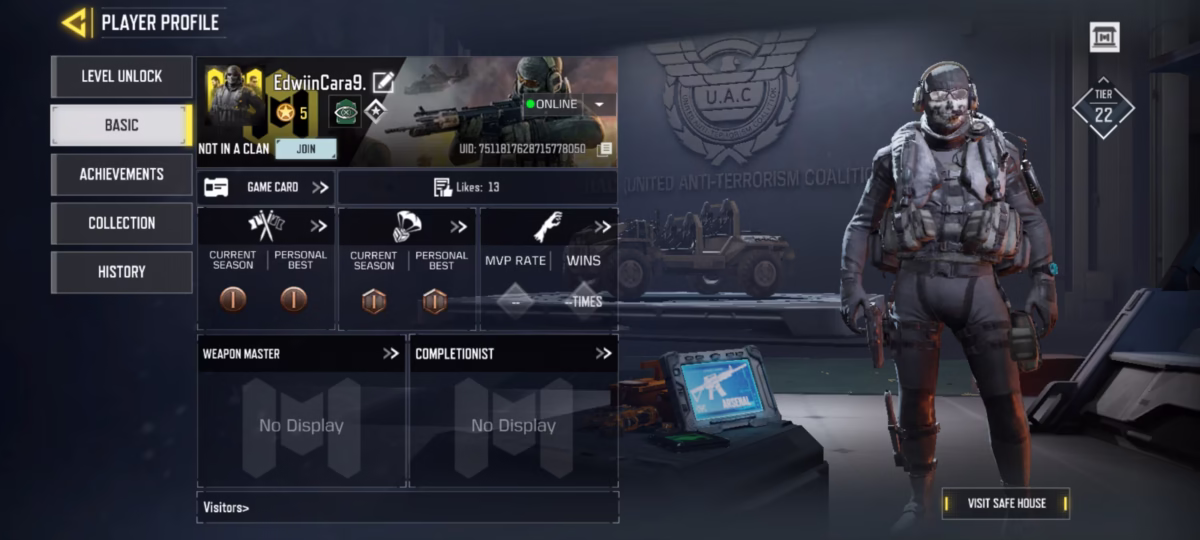Viewport: 1200px width, 540px height.
Task: Show the Collection tab
Action: (x=121, y=223)
